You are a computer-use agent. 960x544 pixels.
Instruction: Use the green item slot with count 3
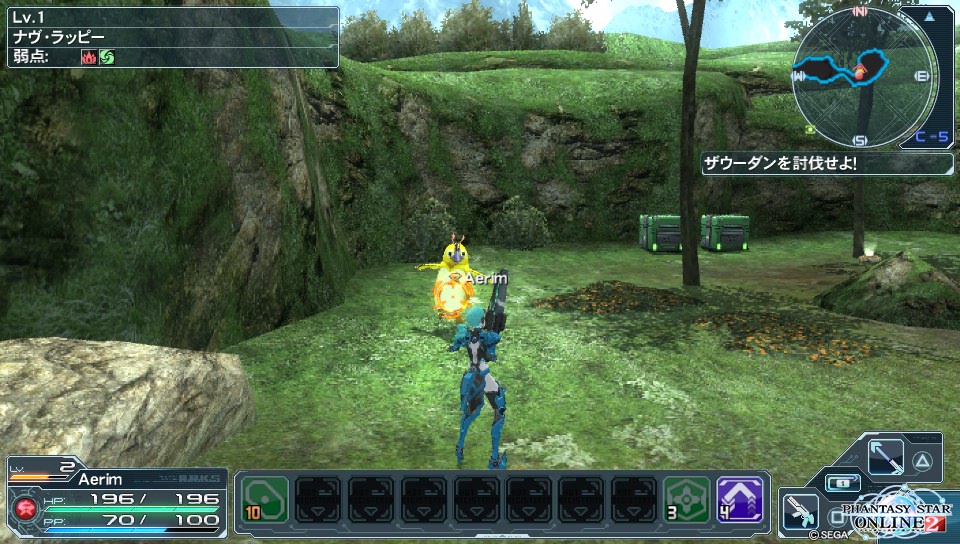point(687,499)
